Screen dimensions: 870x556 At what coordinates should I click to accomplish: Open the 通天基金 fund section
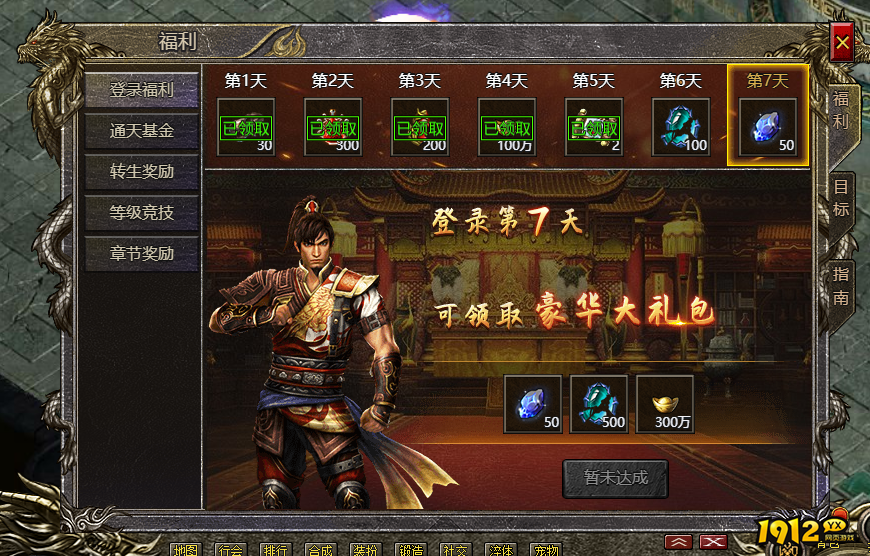pos(141,131)
